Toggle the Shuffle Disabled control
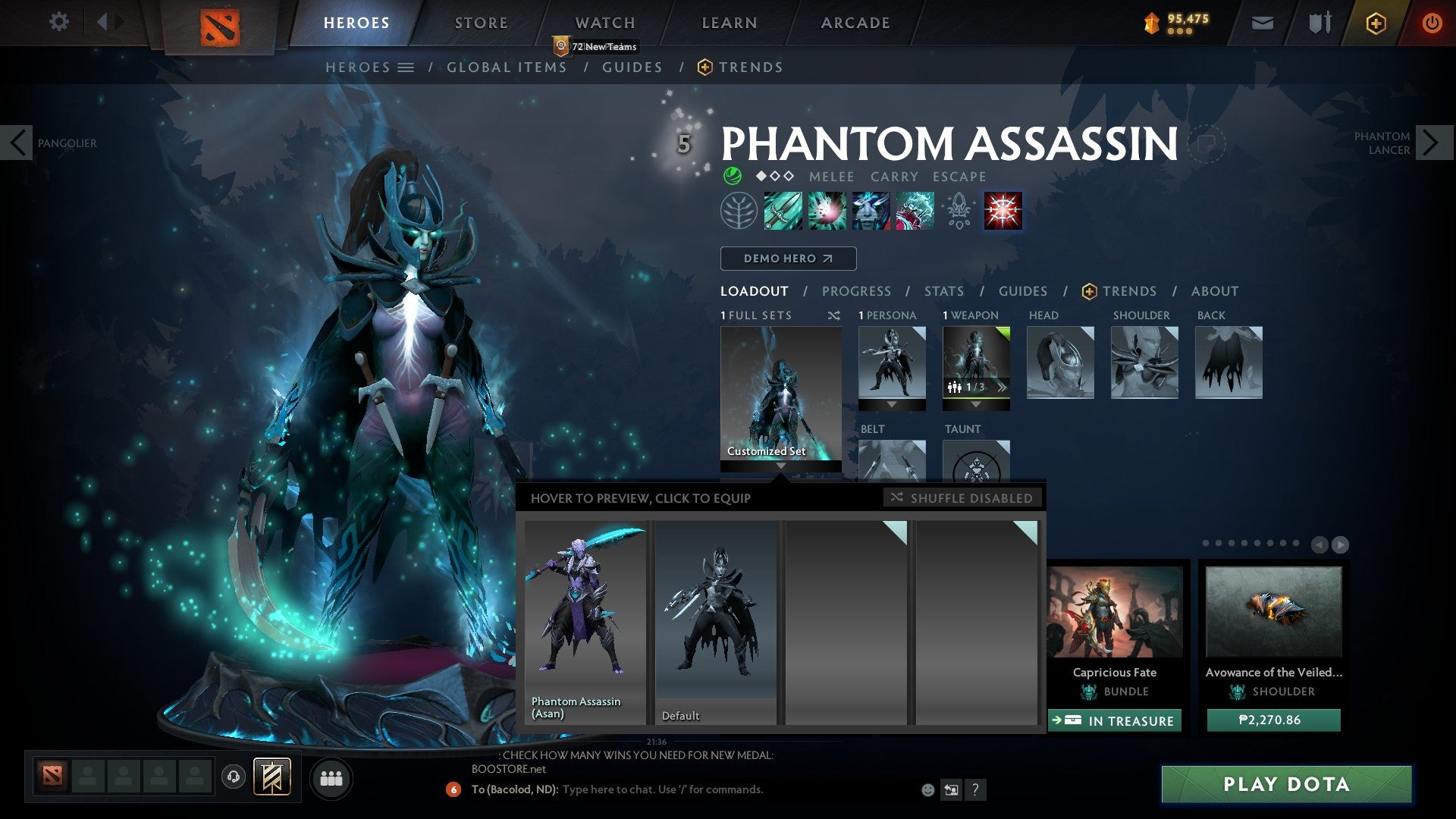Image resolution: width=1456 pixels, height=819 pixels. [962, 498]
